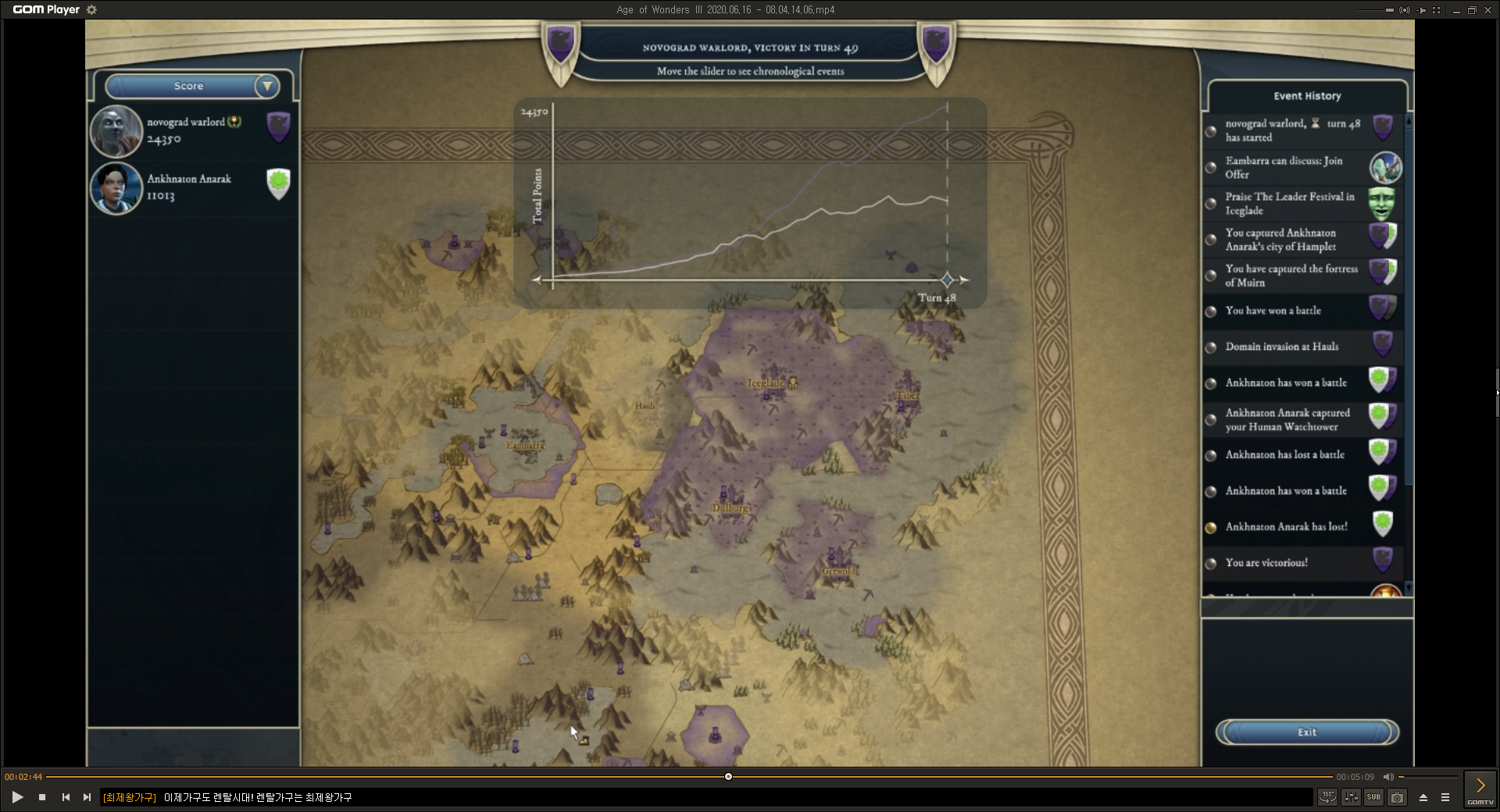Stop the video playback

(x=42, y=797)
